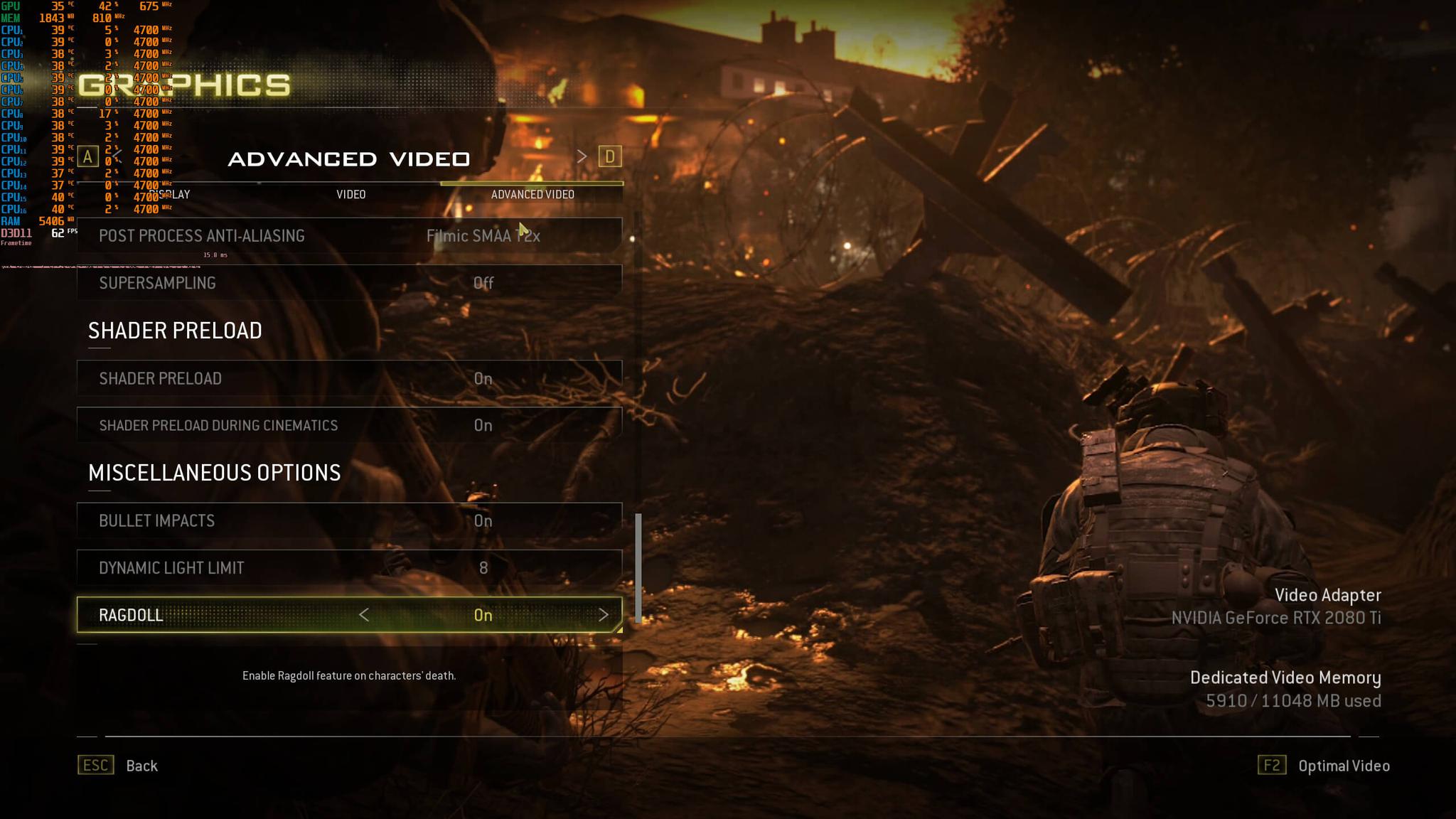1456x819 pixels.
Task: Click Ragdoll's right arrow
Action: 603,615
